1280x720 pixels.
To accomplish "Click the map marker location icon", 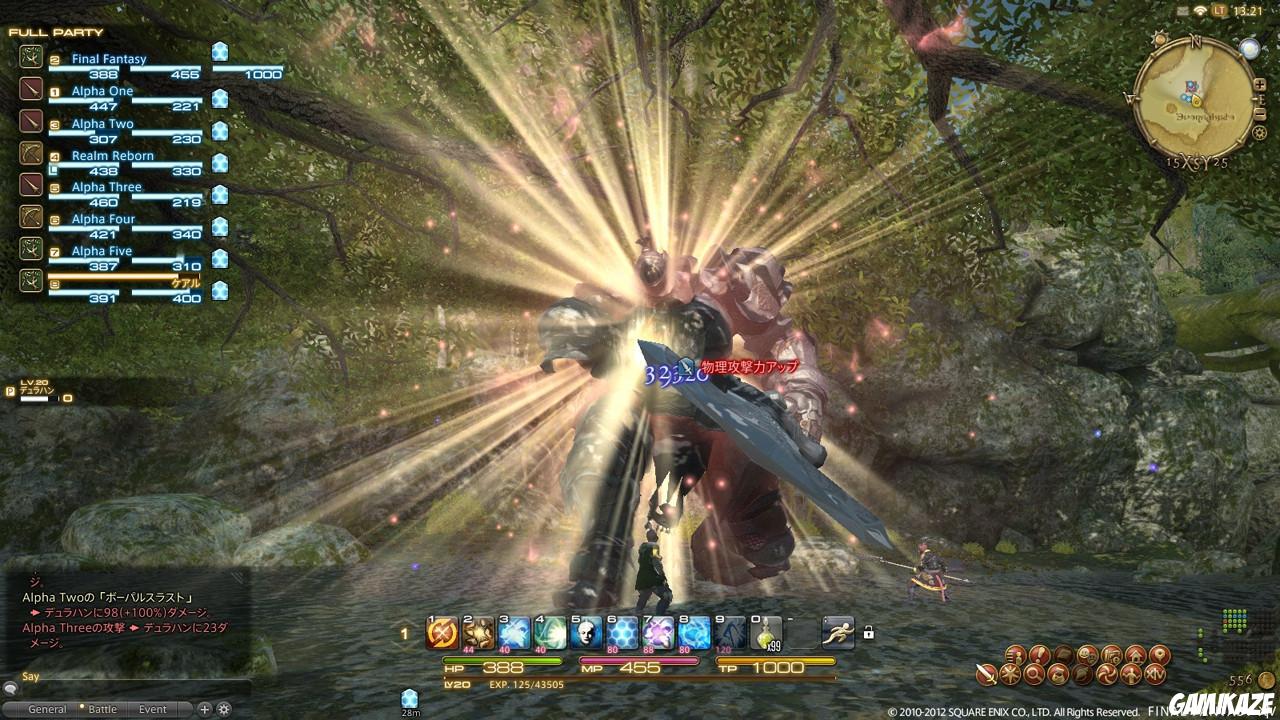I will click(1159, 655).
